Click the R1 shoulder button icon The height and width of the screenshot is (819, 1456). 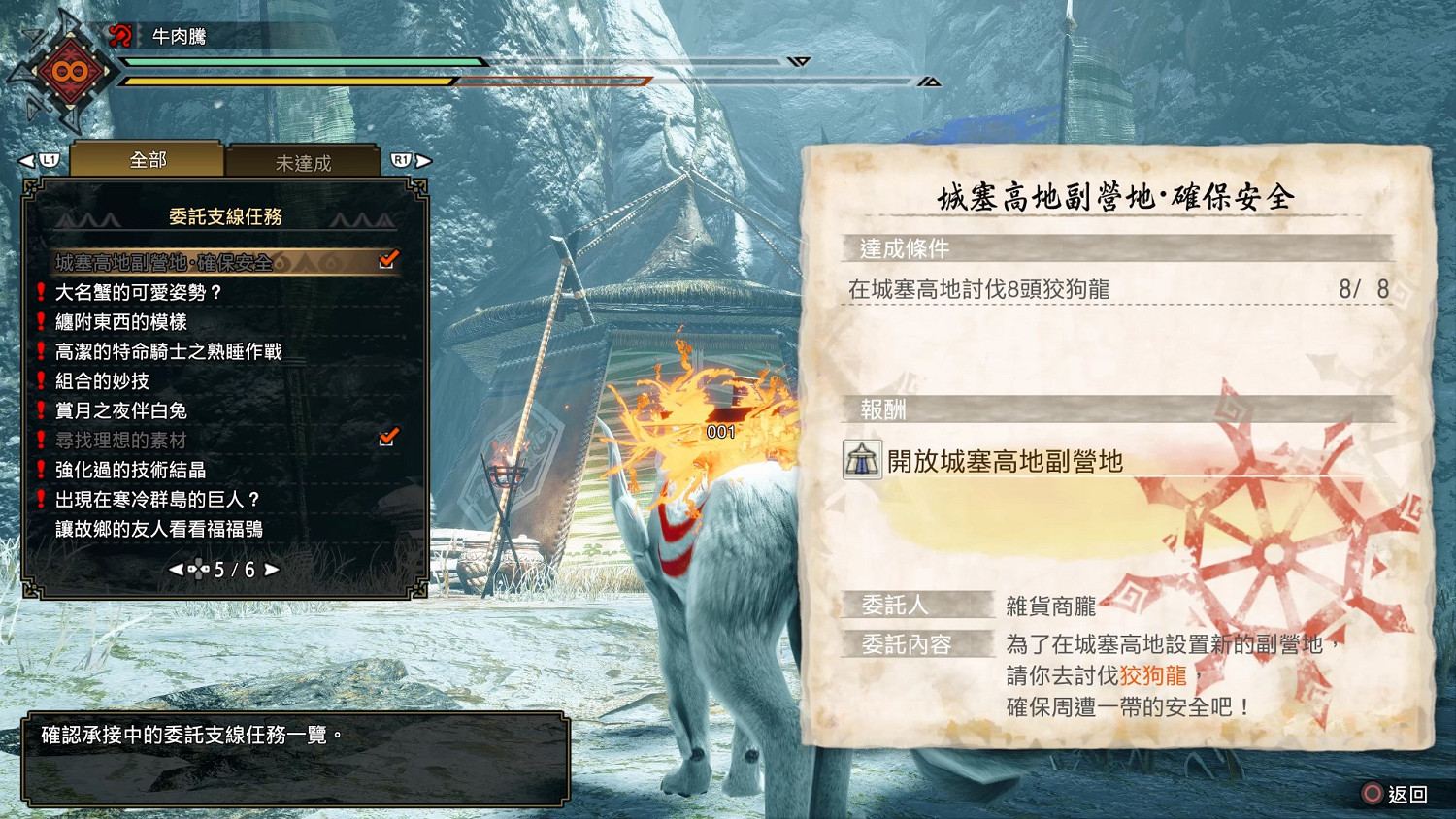click(402, 159)
